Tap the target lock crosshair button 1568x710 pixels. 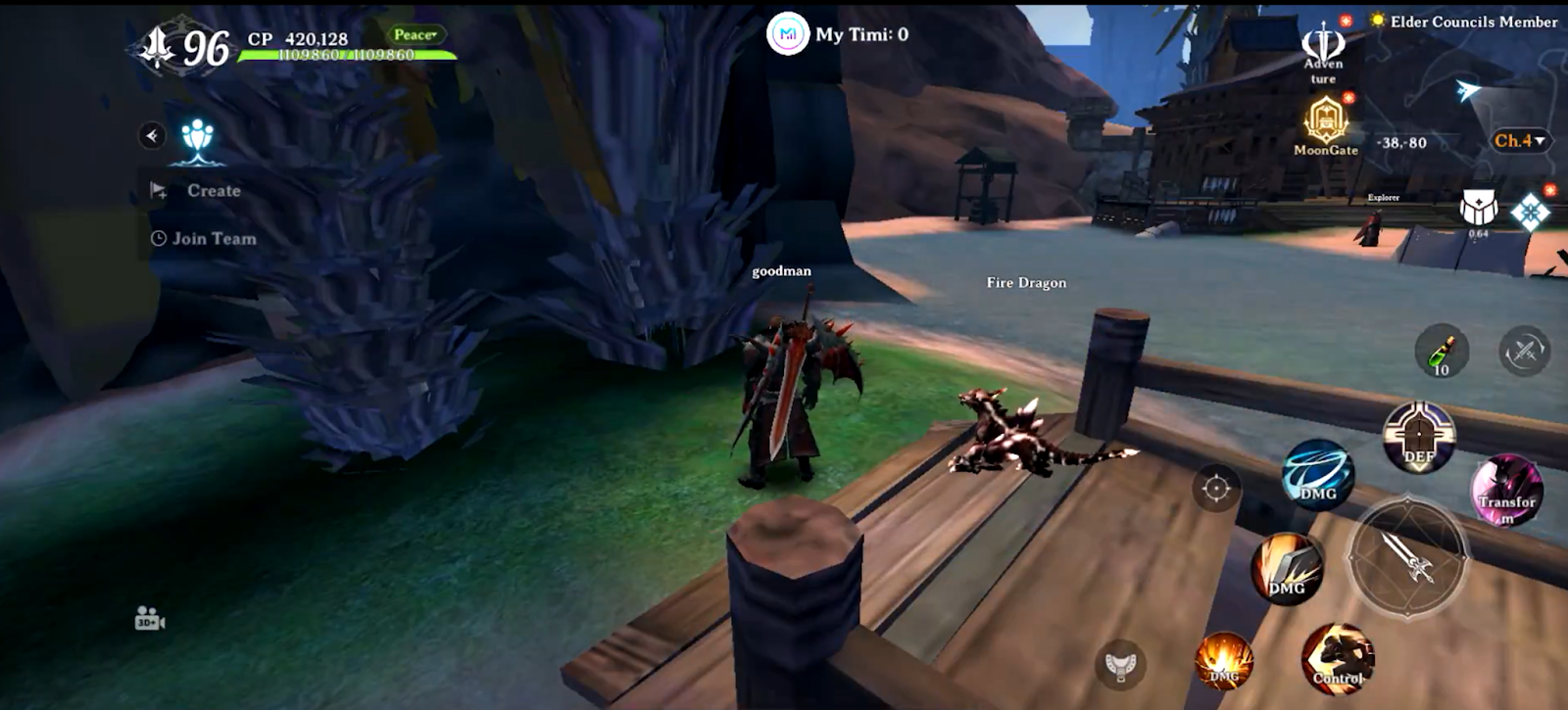pyautogui.click(x=1216, y=487)
